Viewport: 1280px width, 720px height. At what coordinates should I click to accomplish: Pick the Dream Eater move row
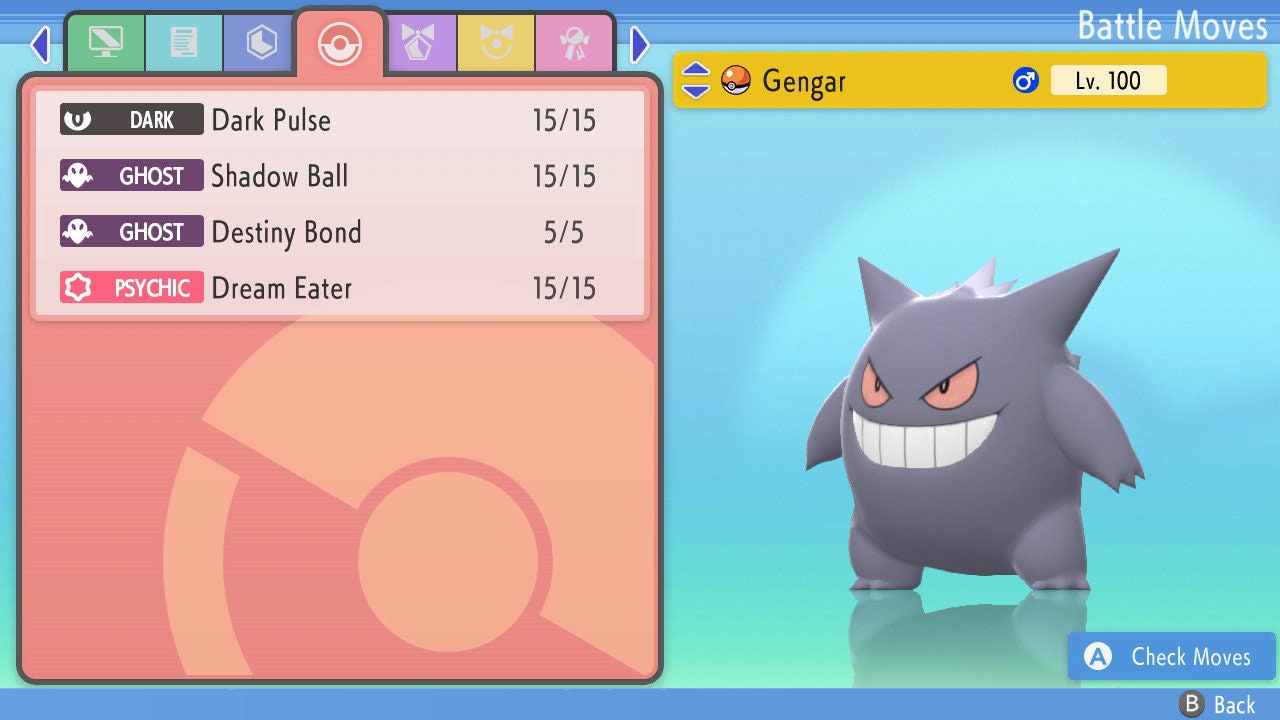[x=340, y=288]
